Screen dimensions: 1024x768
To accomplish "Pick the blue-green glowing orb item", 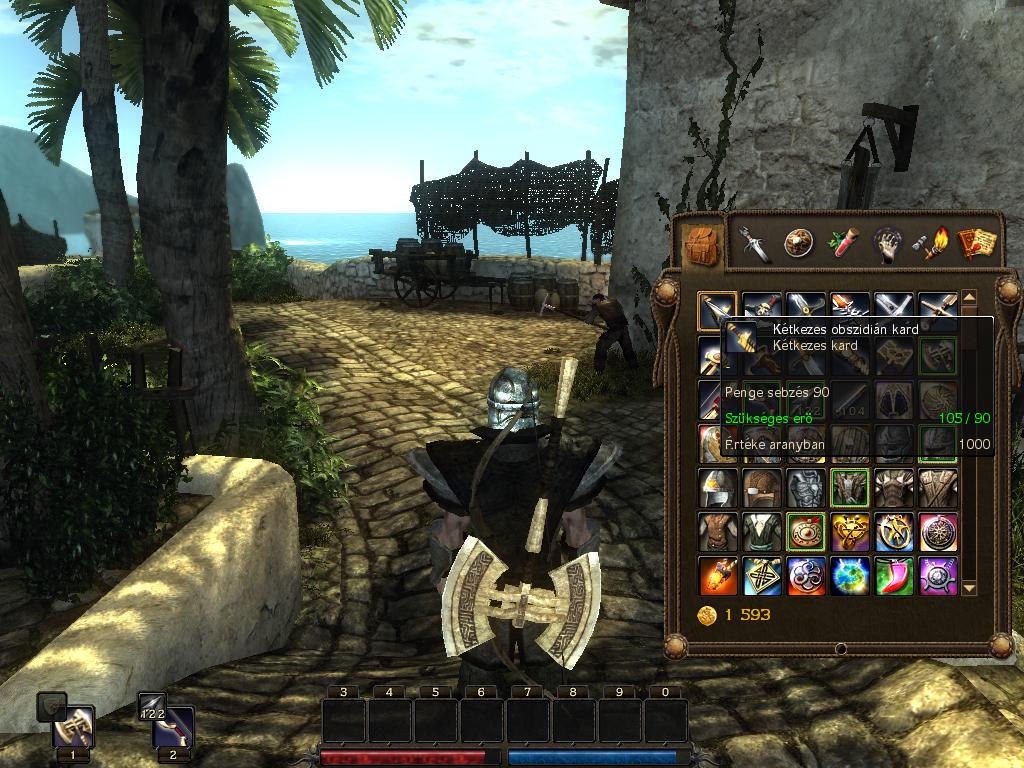I will (x=850, y=576).
